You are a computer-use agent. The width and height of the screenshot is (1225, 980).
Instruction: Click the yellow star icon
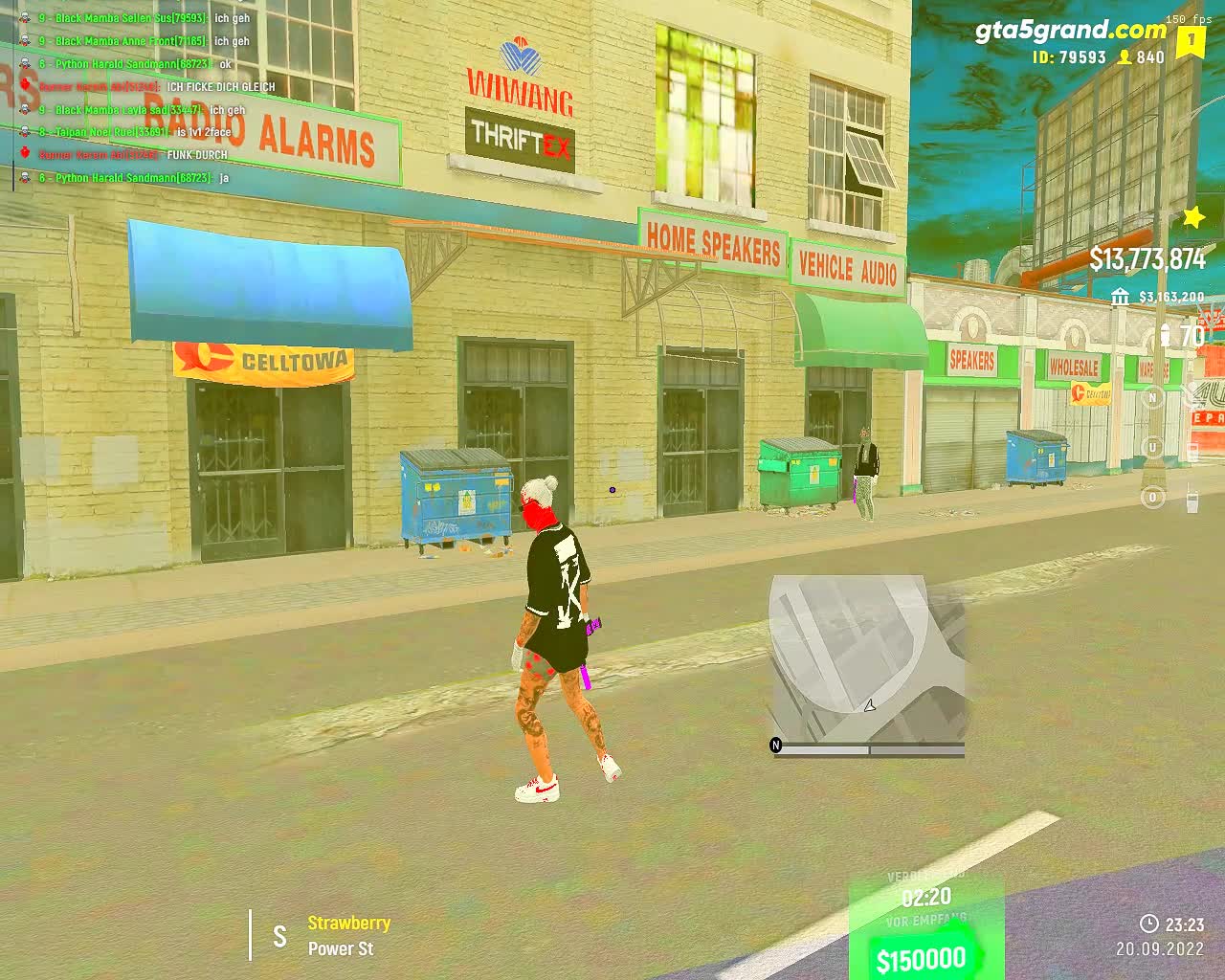[1193, 217]
